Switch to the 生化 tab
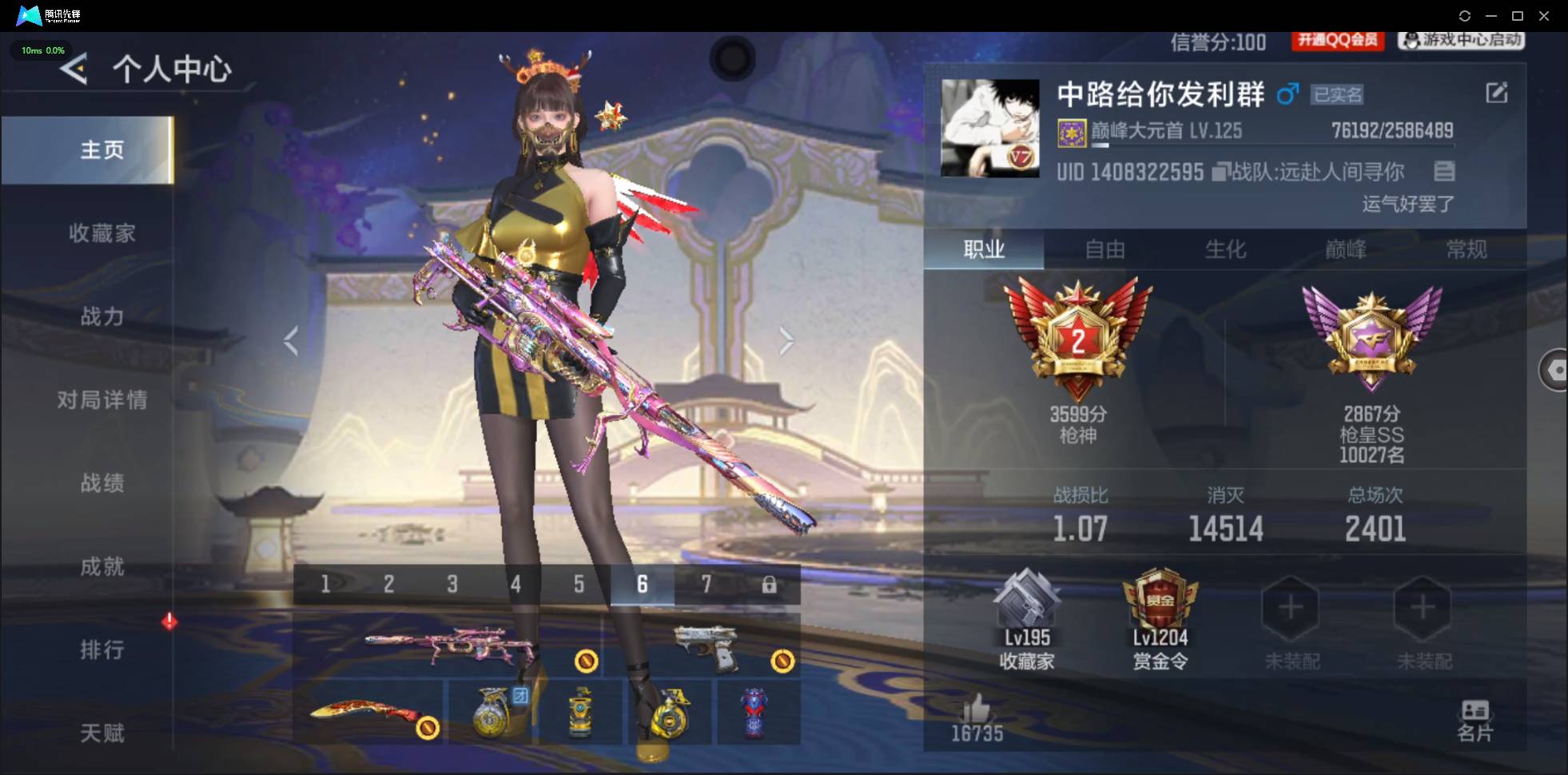1568x775 pixels. coord(1225,249)
